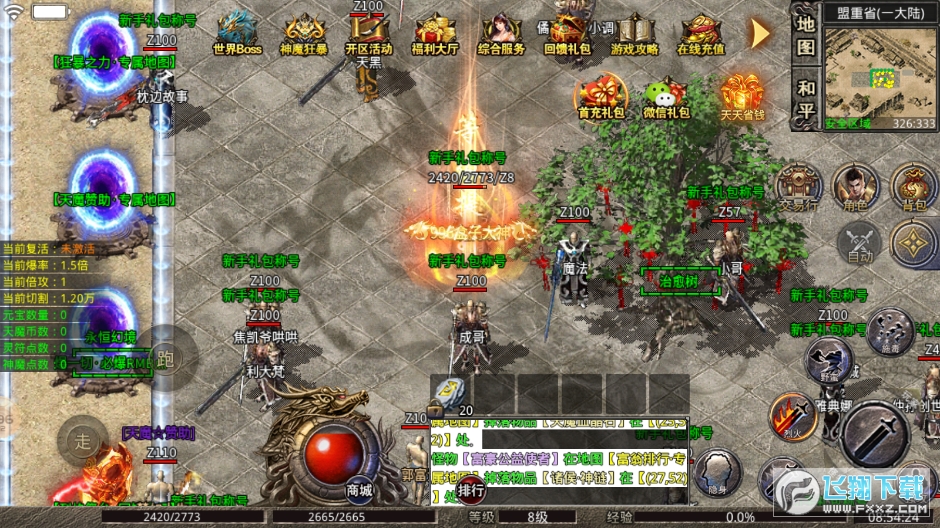Switch to 跑 run movement mode
The width and height of the screenshot is (940, 528).
(165, 358)
